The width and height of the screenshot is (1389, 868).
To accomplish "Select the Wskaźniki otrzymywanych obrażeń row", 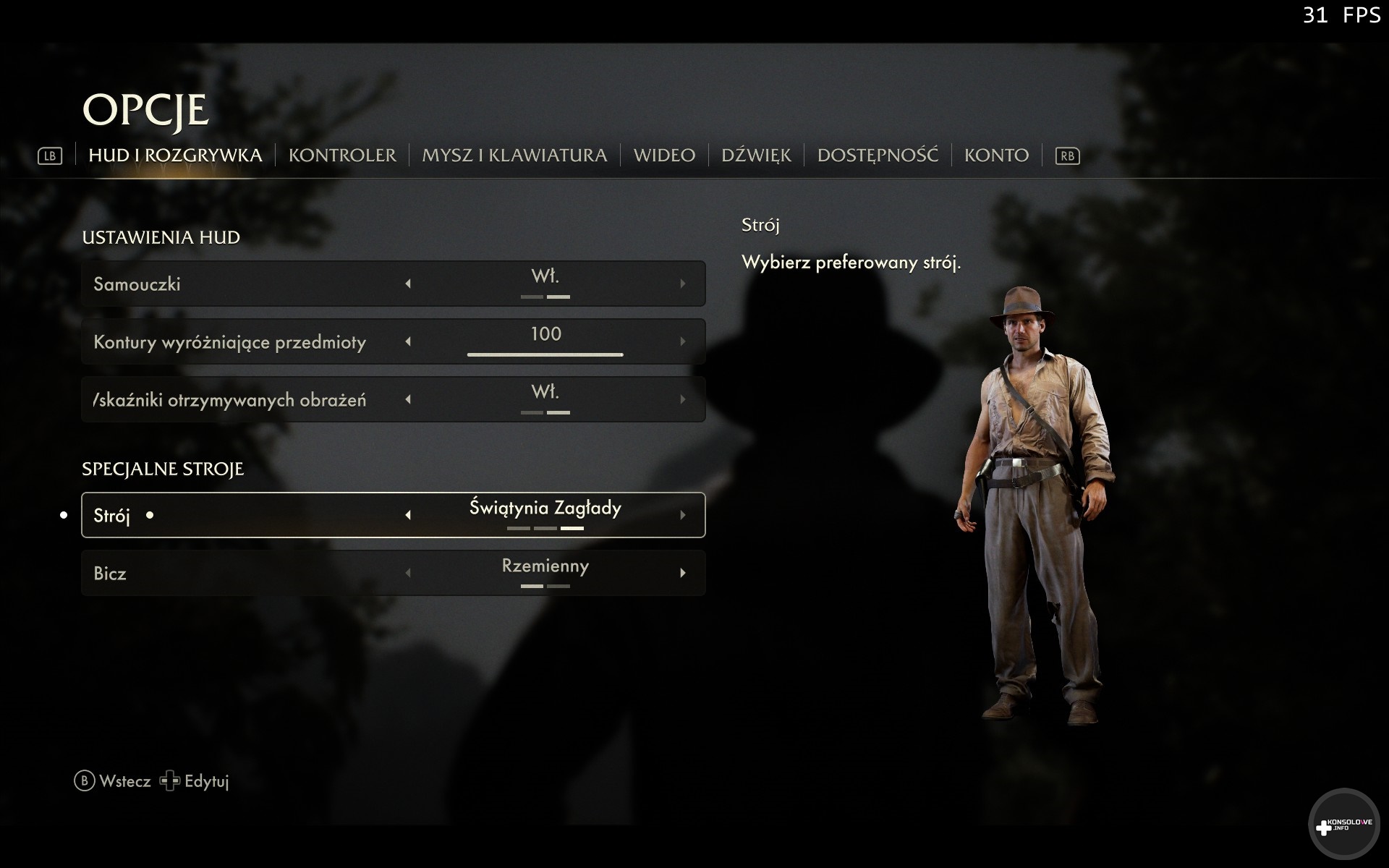I will (x=230, y=399).
